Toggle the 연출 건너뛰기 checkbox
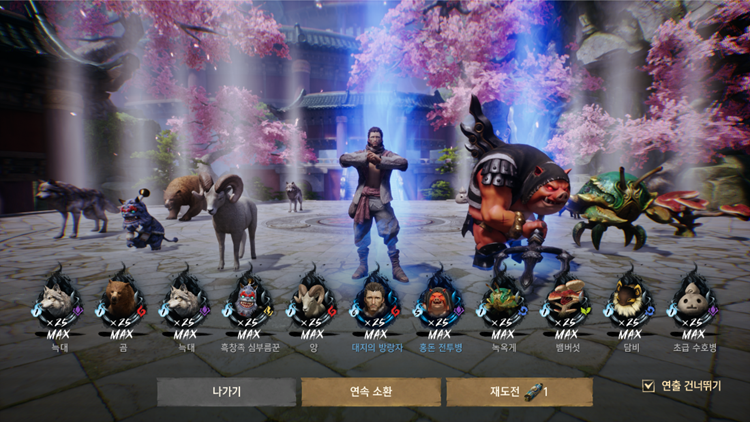The width and height of the screenshot is (750, 422). pyautogui.click(x=648, y=385)
